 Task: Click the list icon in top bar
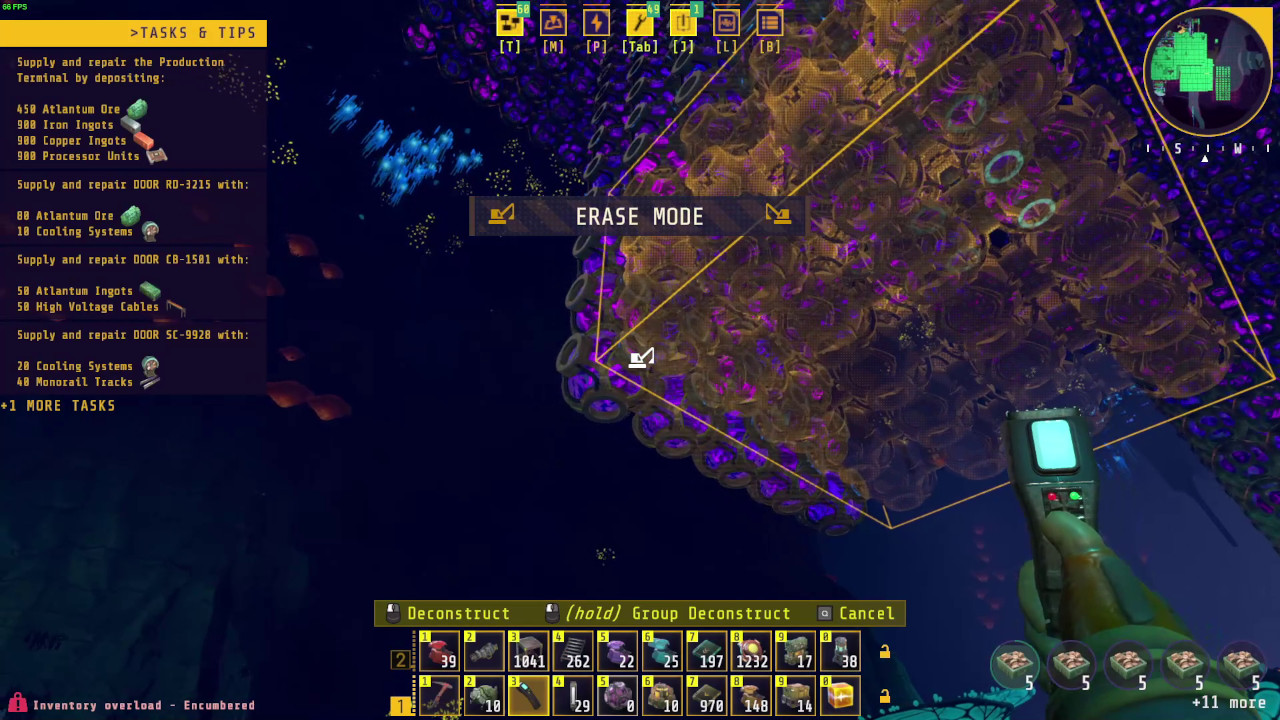769,23
